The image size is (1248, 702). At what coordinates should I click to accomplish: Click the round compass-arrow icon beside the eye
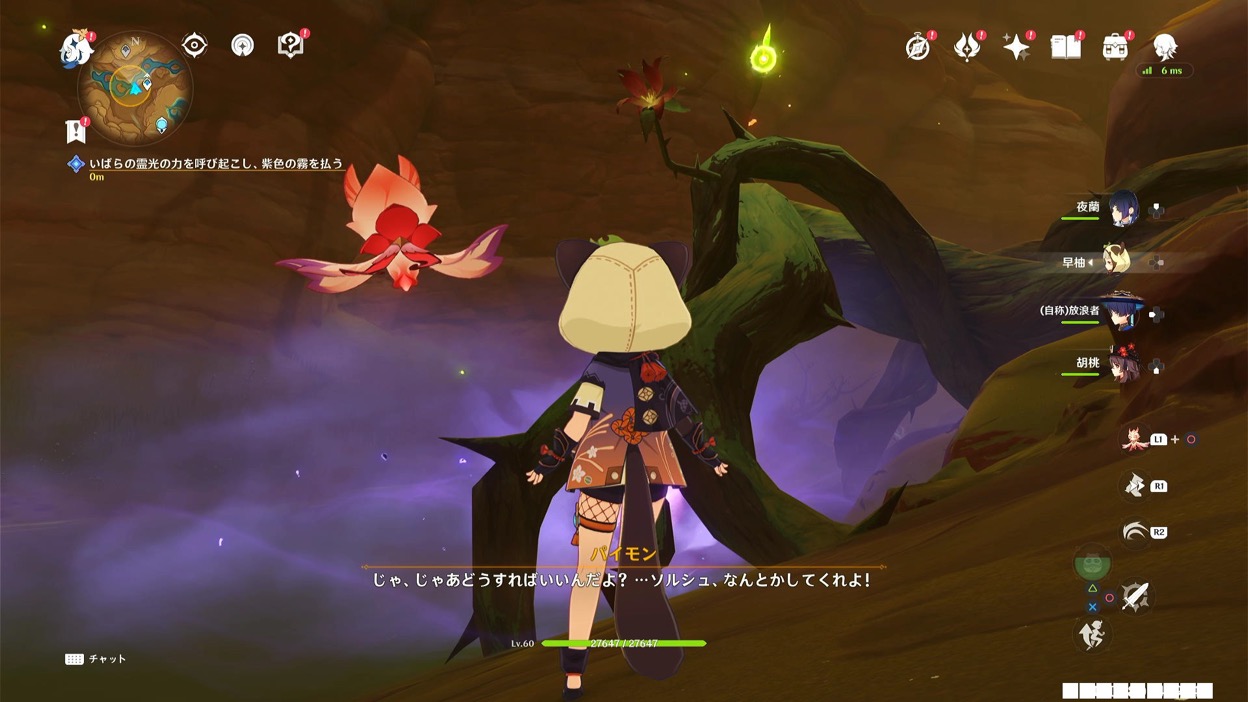point(242,45)
